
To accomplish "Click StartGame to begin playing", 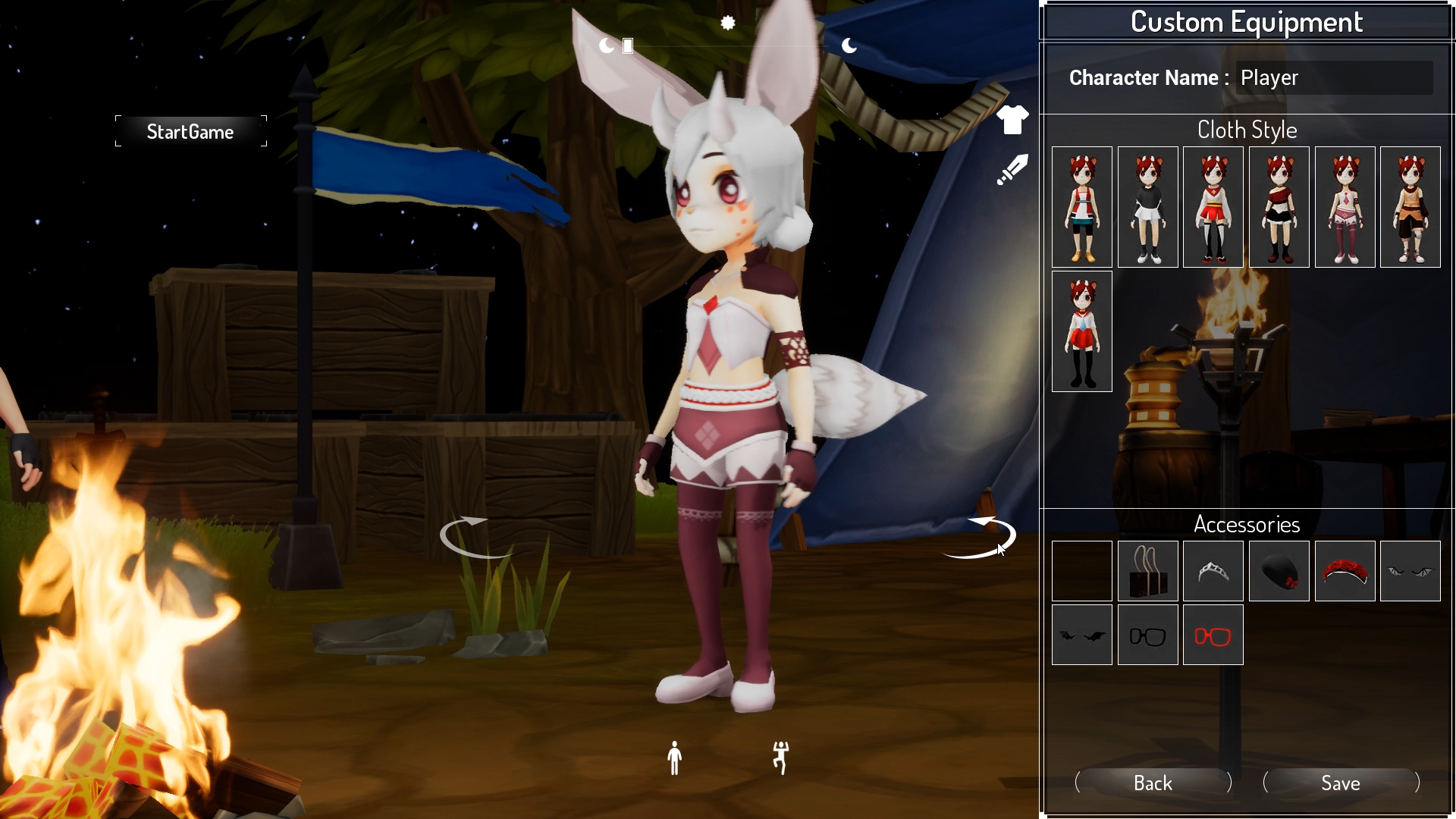I will 190,131.
